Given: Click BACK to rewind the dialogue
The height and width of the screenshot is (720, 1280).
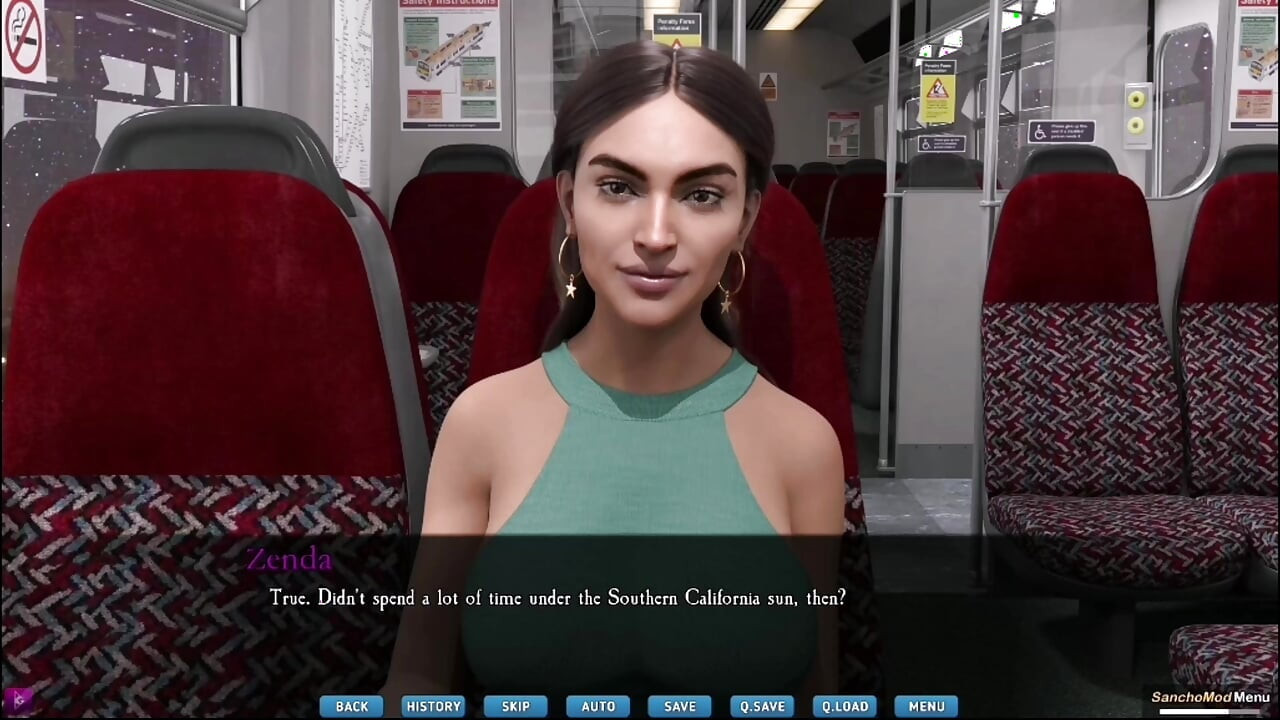Looking at the screenshot, I should tap(351, 706).
